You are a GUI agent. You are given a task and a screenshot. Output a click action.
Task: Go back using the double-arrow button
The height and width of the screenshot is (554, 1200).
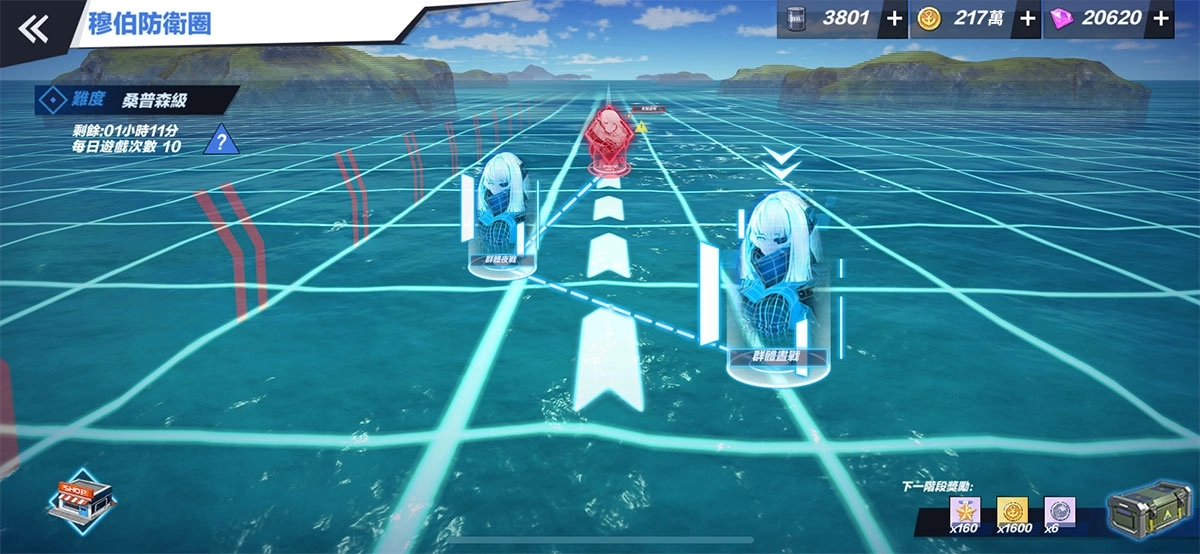click(33, 29)
